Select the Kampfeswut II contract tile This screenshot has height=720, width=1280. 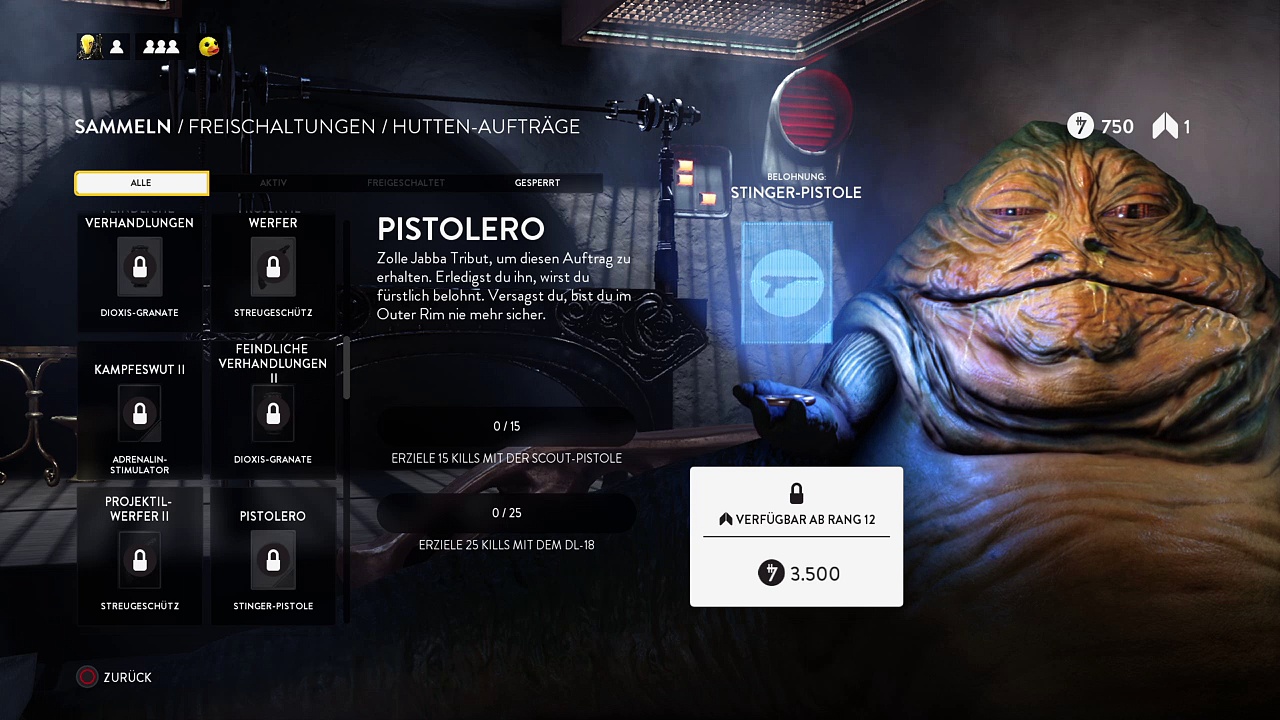point(140,412)
